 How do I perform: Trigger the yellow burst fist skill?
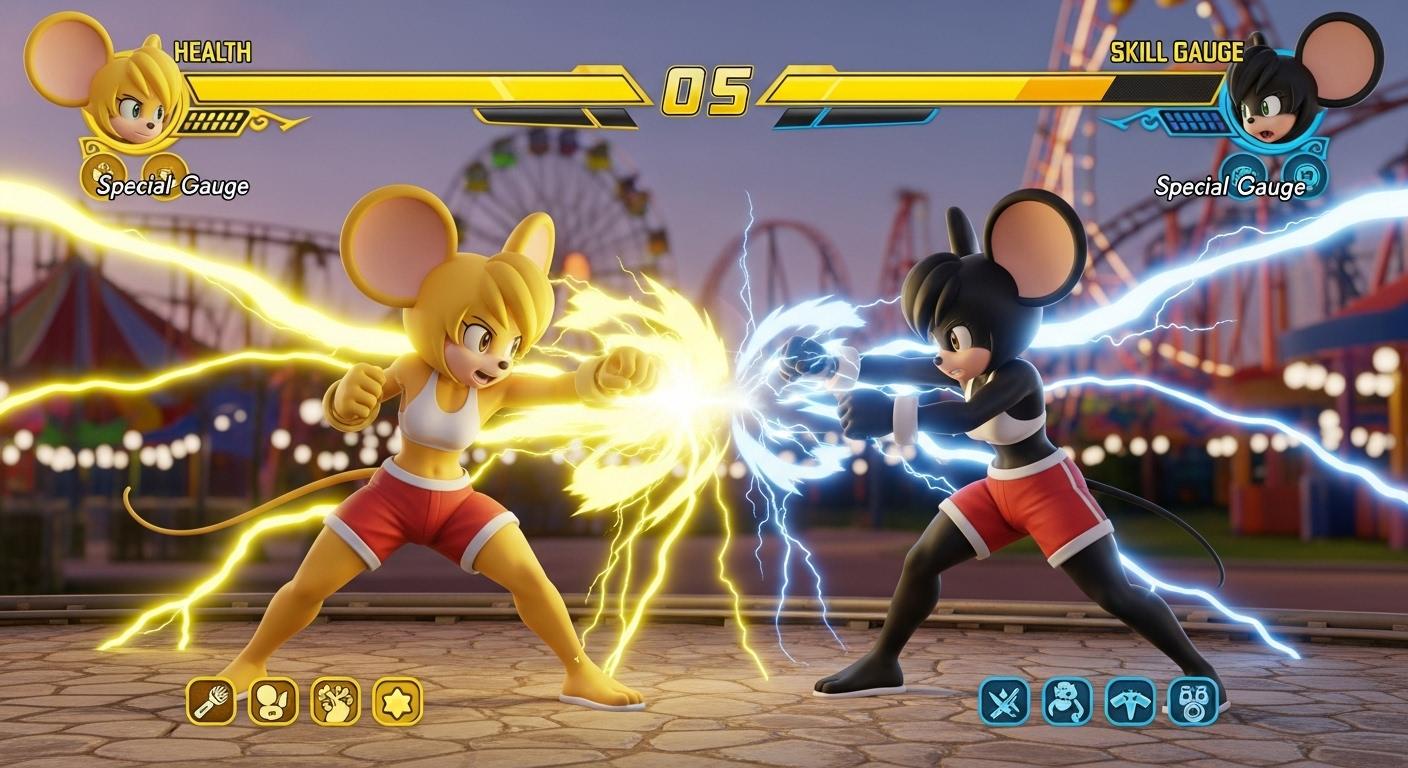[x=335, y=701]
